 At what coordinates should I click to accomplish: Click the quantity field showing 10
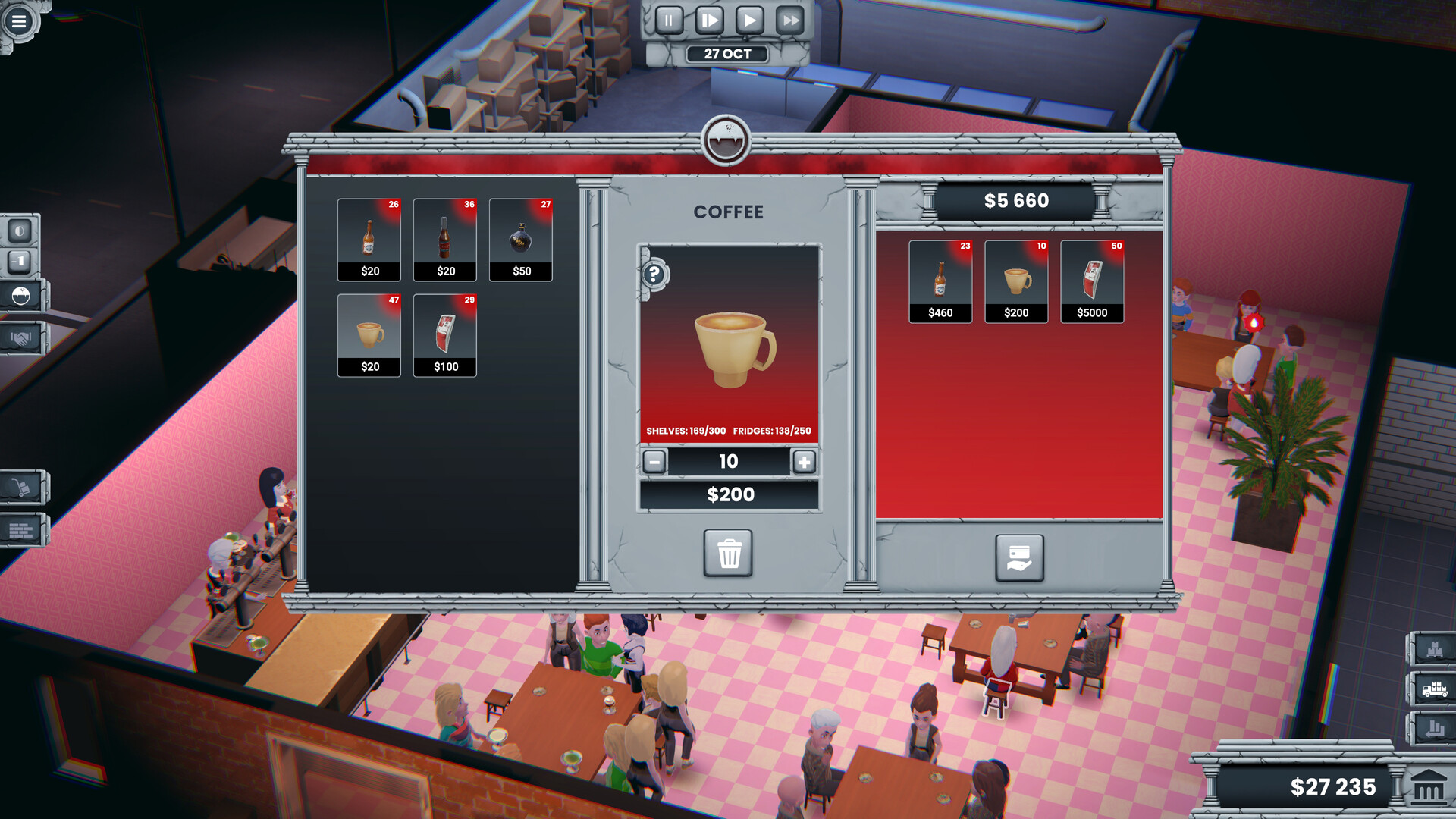730,461
